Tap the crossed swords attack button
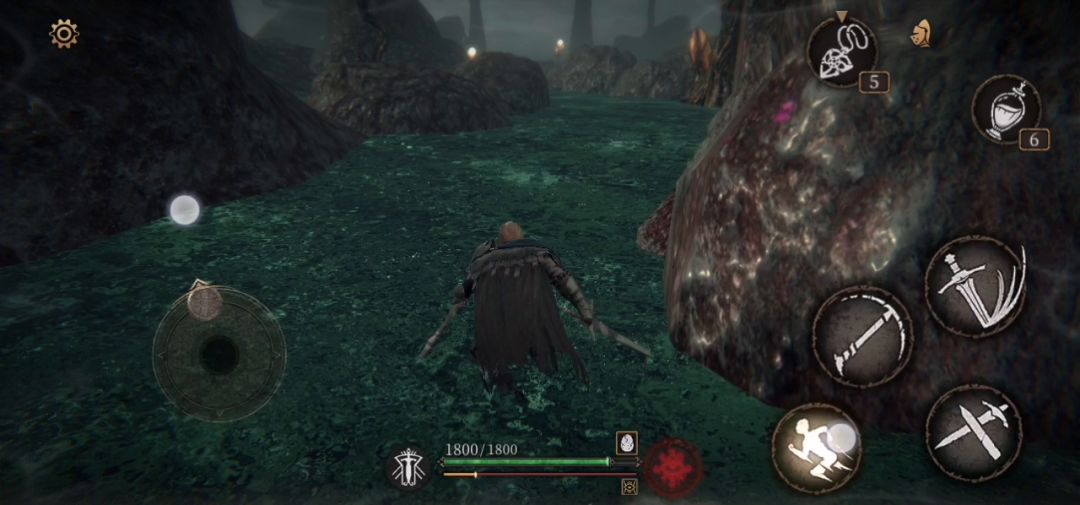Viewport: 1080px width, 505px height. [x=973, y=433]
